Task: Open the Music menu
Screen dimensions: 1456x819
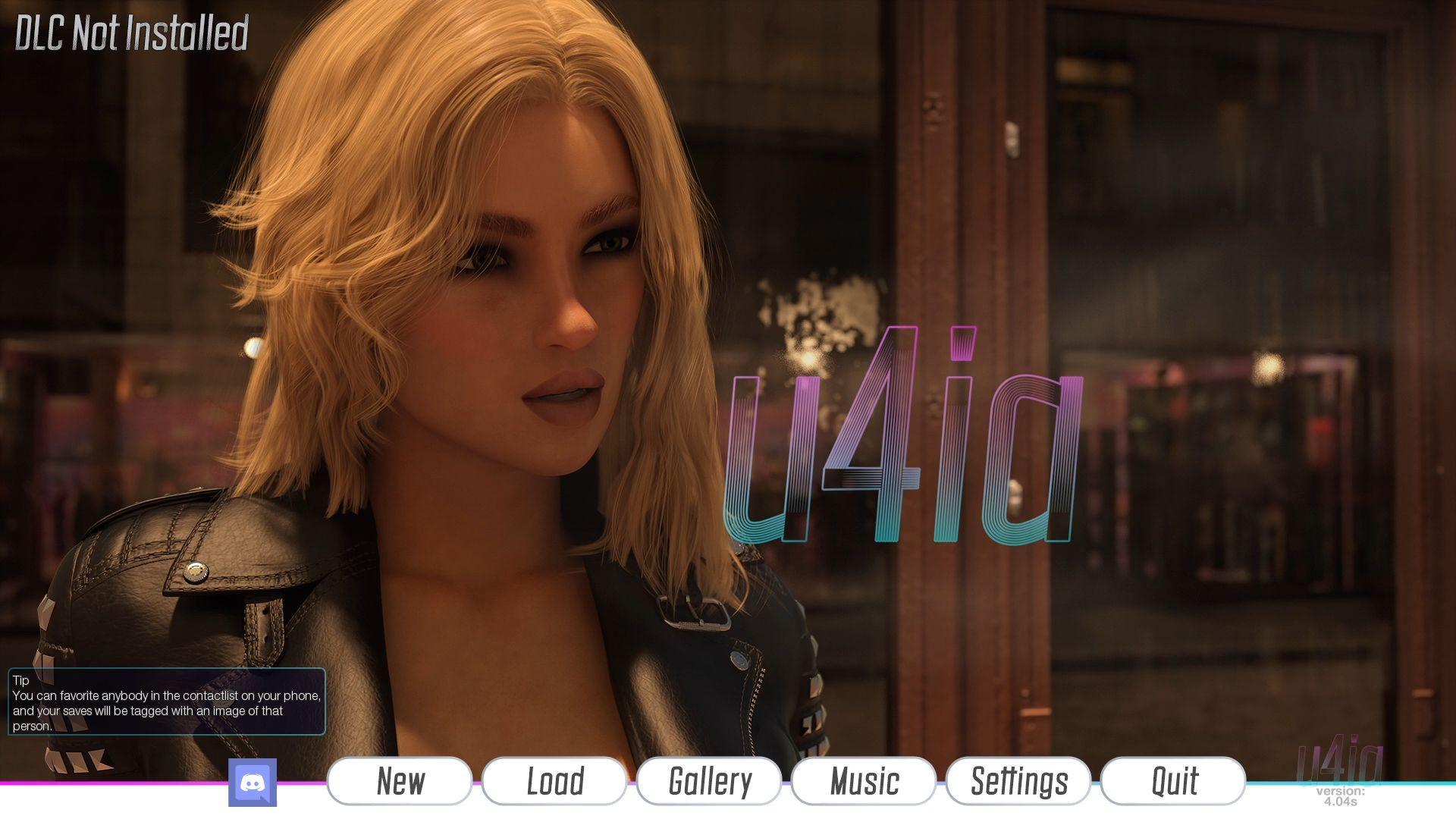Action: click(864, 781)
